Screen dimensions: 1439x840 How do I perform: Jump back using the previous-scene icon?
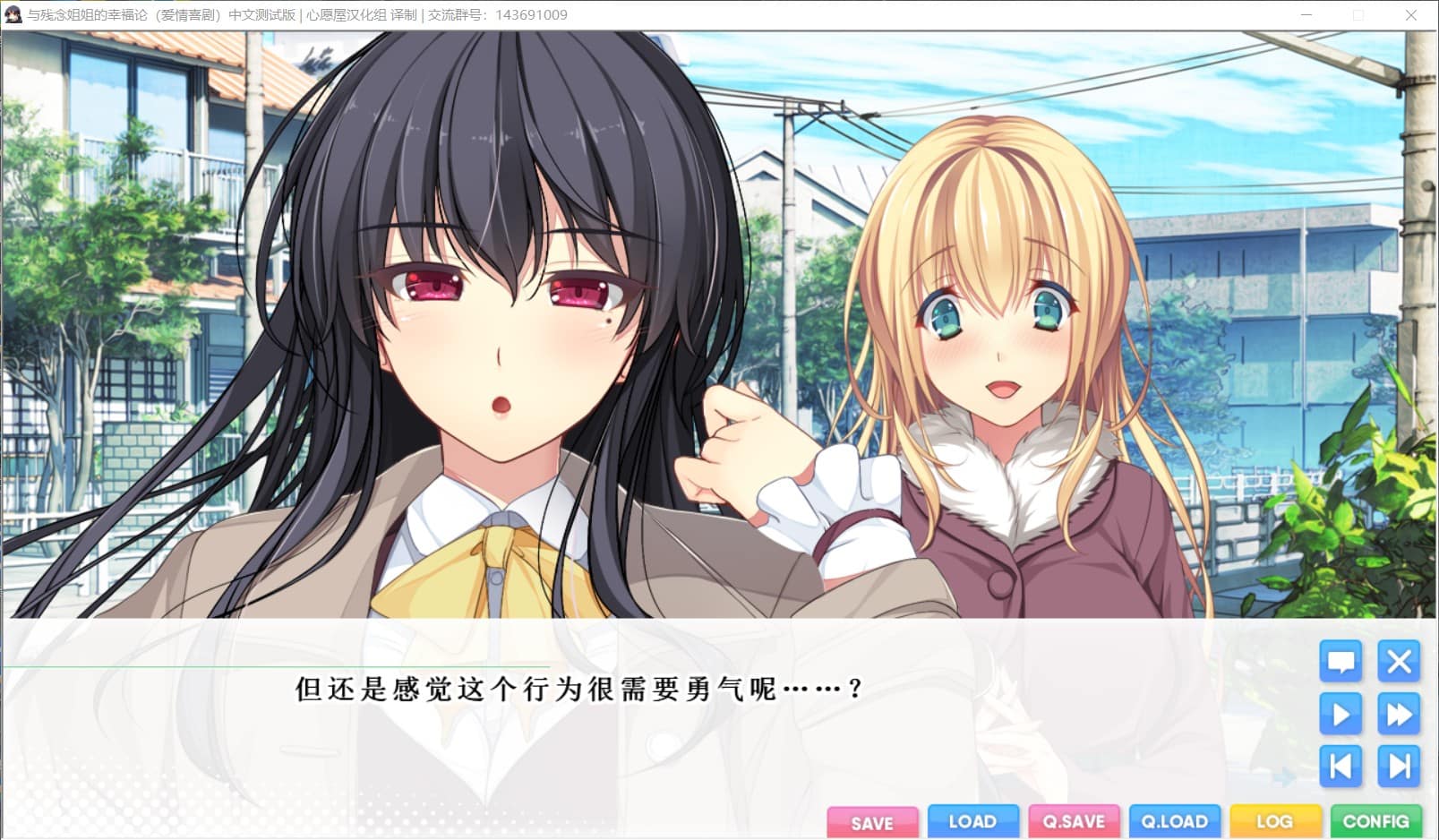click(1340, 767)
